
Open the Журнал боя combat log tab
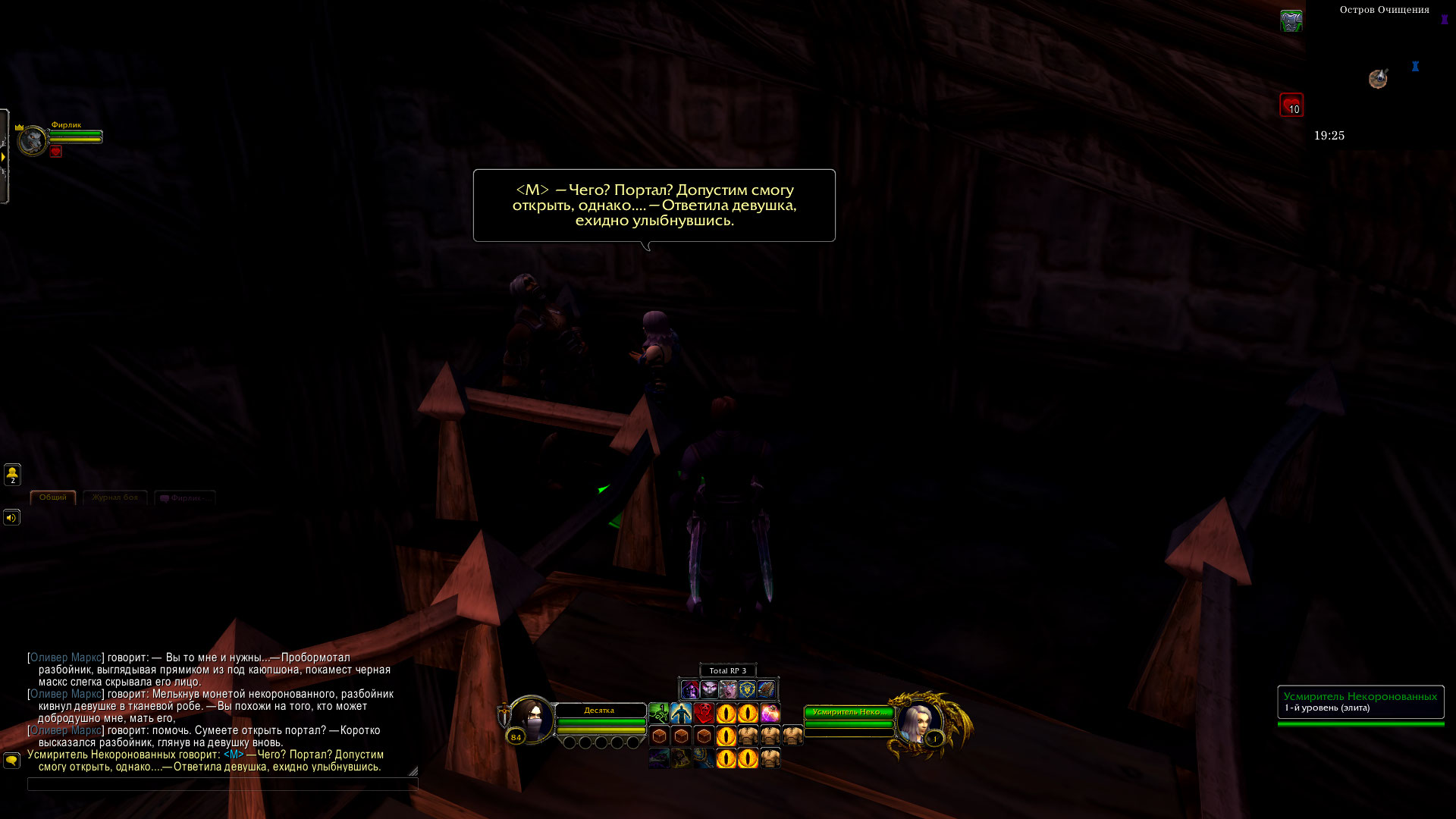pyautogui.click(x=115, y=497)
